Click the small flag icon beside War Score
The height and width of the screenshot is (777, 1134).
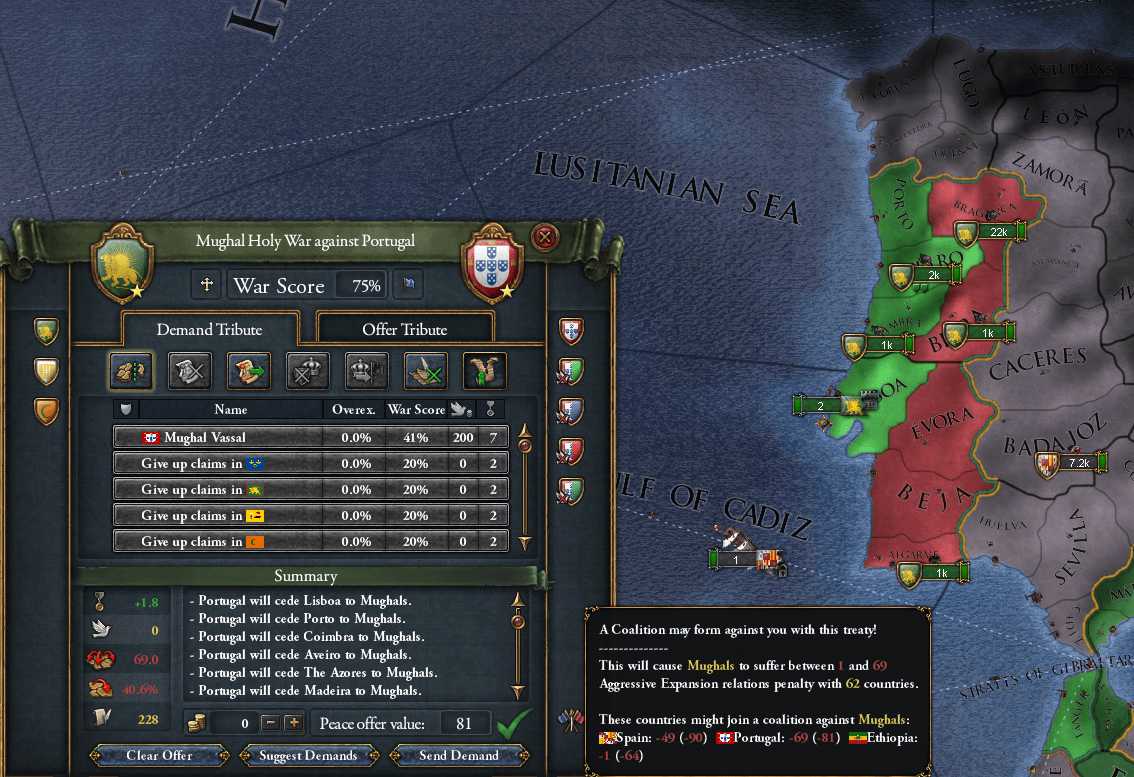click(408, 285)
